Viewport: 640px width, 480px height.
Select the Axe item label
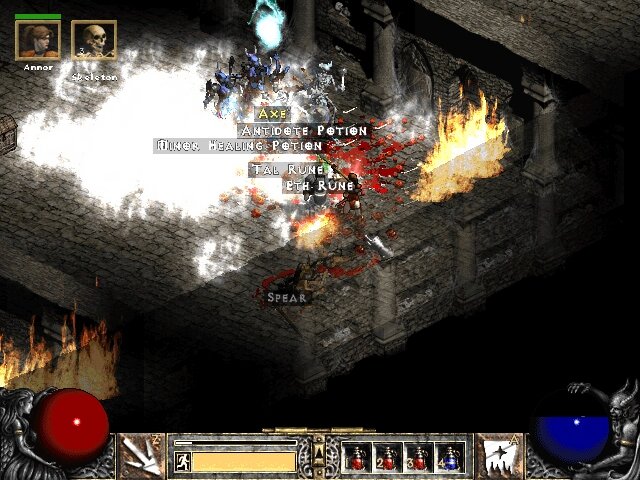point(272,116)
